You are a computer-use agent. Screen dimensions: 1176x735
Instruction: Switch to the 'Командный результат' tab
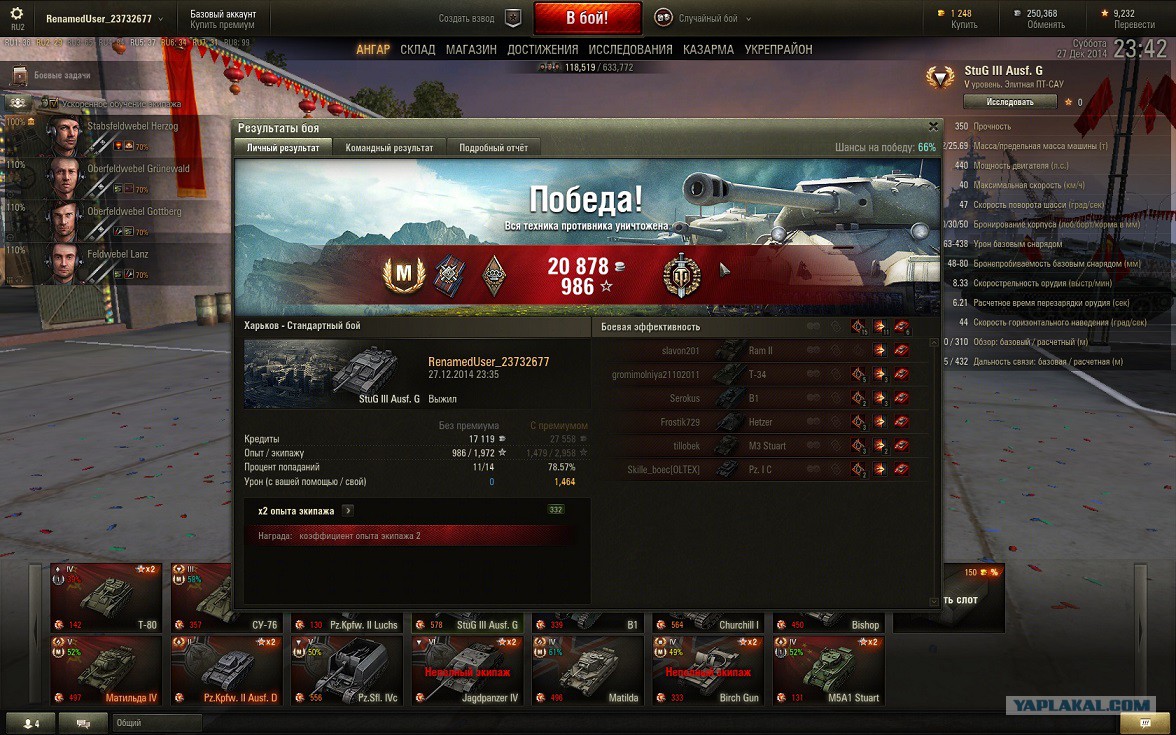pos(389,148)
